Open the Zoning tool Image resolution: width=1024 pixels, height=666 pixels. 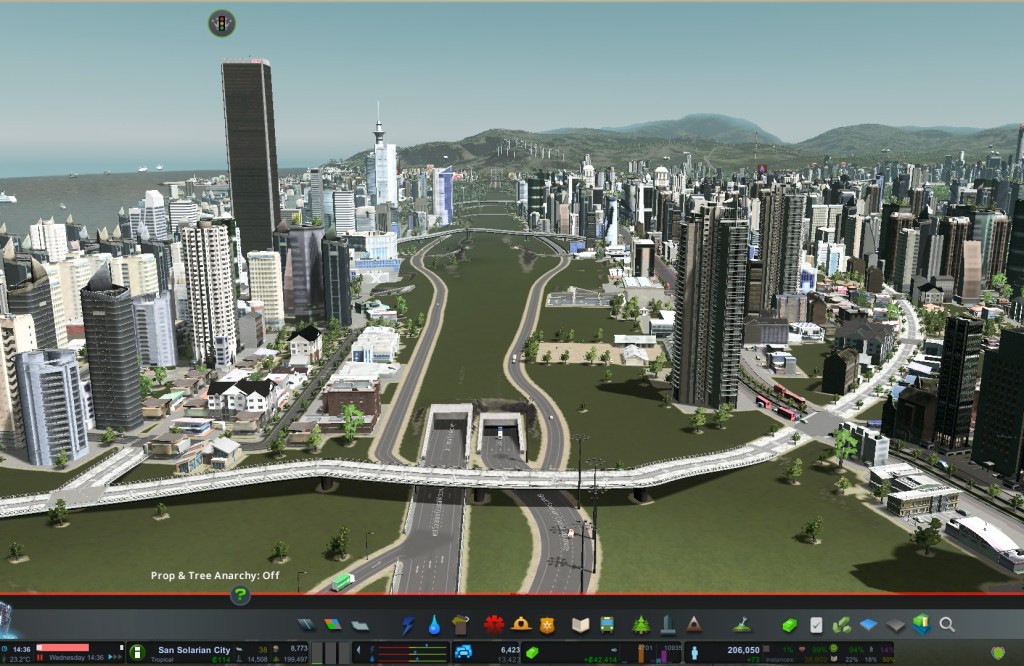coord(332,625)
